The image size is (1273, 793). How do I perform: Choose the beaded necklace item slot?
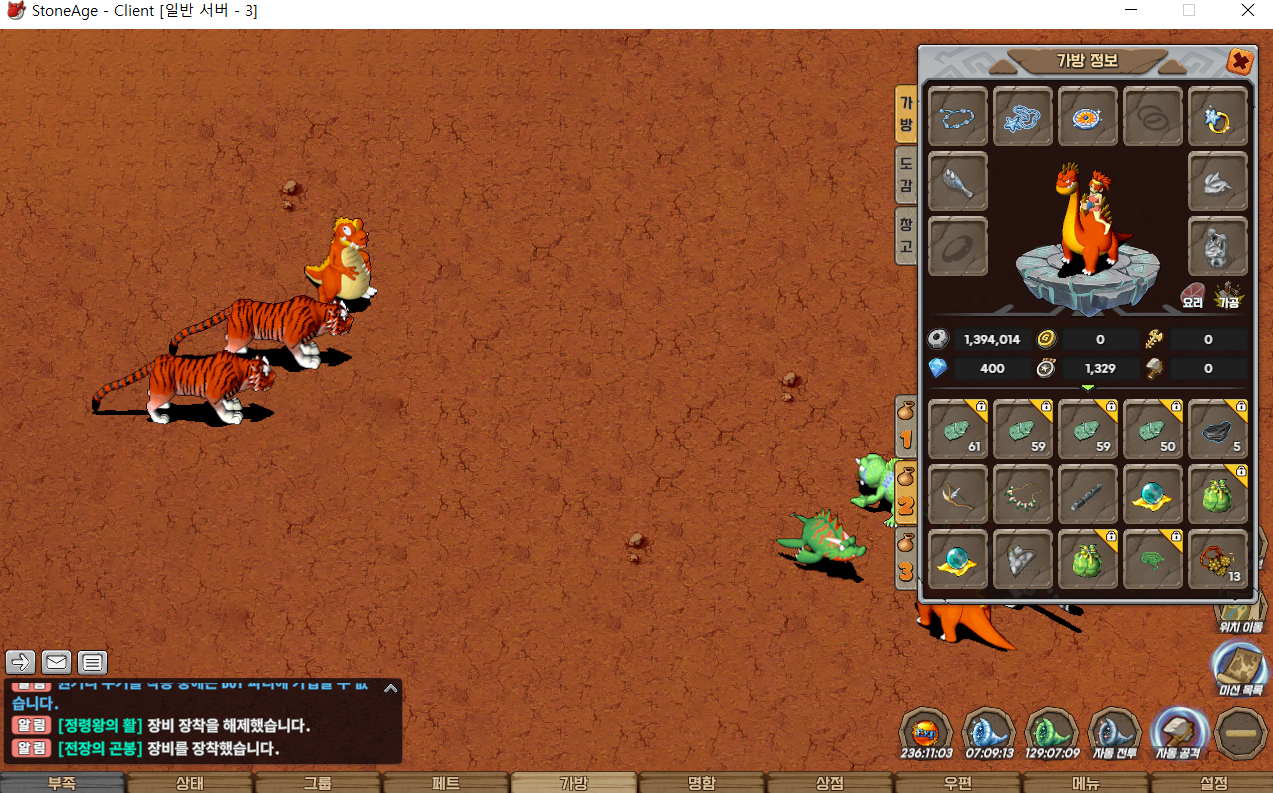coord(1023,494)
